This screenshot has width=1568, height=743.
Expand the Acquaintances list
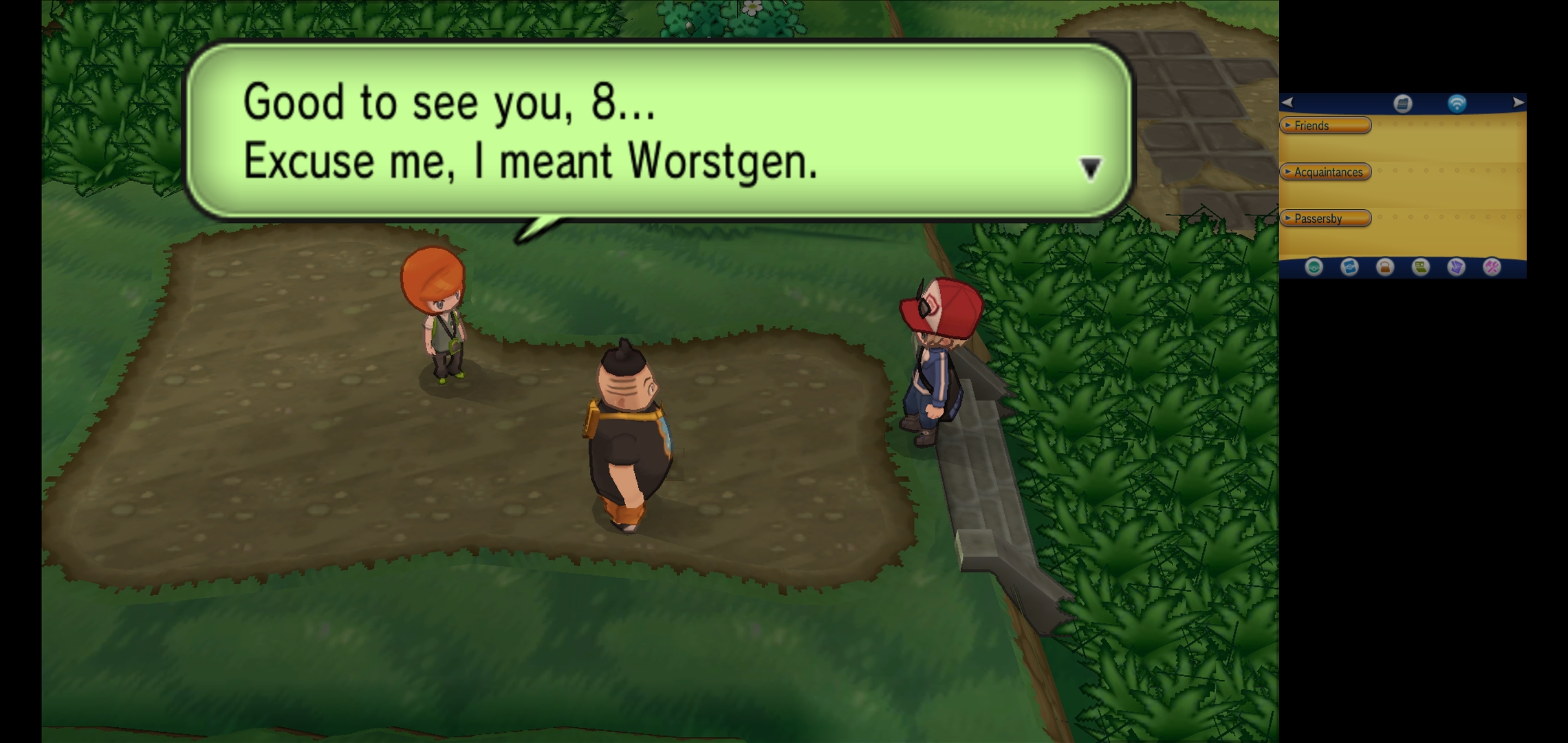coord(1325,172)
